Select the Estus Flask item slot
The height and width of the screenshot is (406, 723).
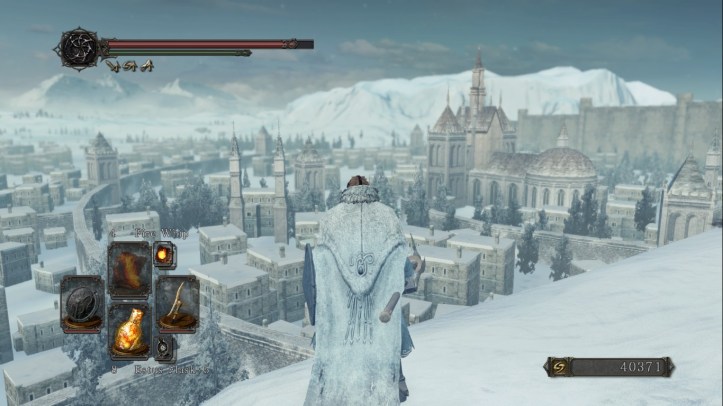(x=128, y=335)
